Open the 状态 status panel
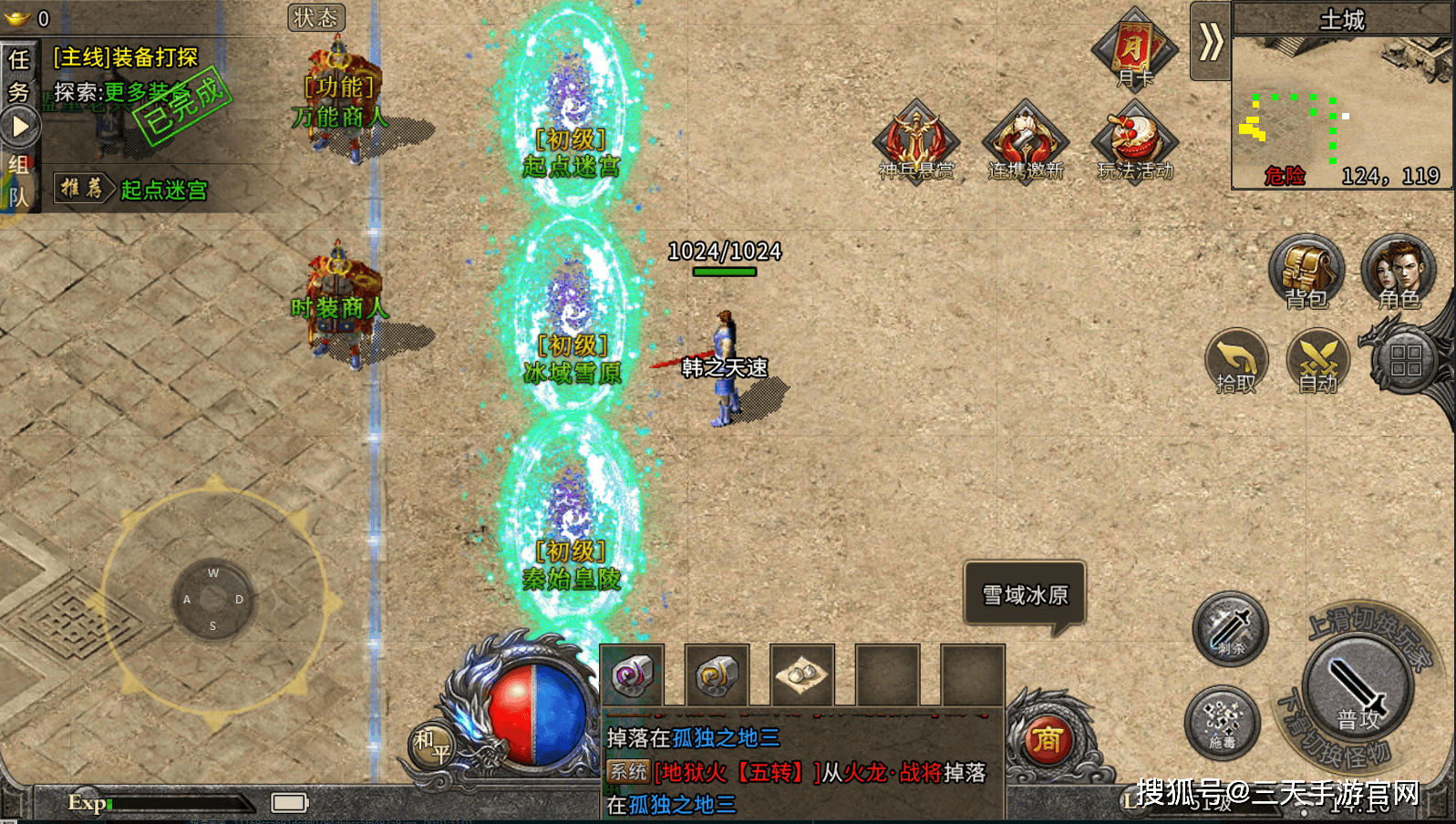This screenshot has width=1456, height=824. click(315, 17)
